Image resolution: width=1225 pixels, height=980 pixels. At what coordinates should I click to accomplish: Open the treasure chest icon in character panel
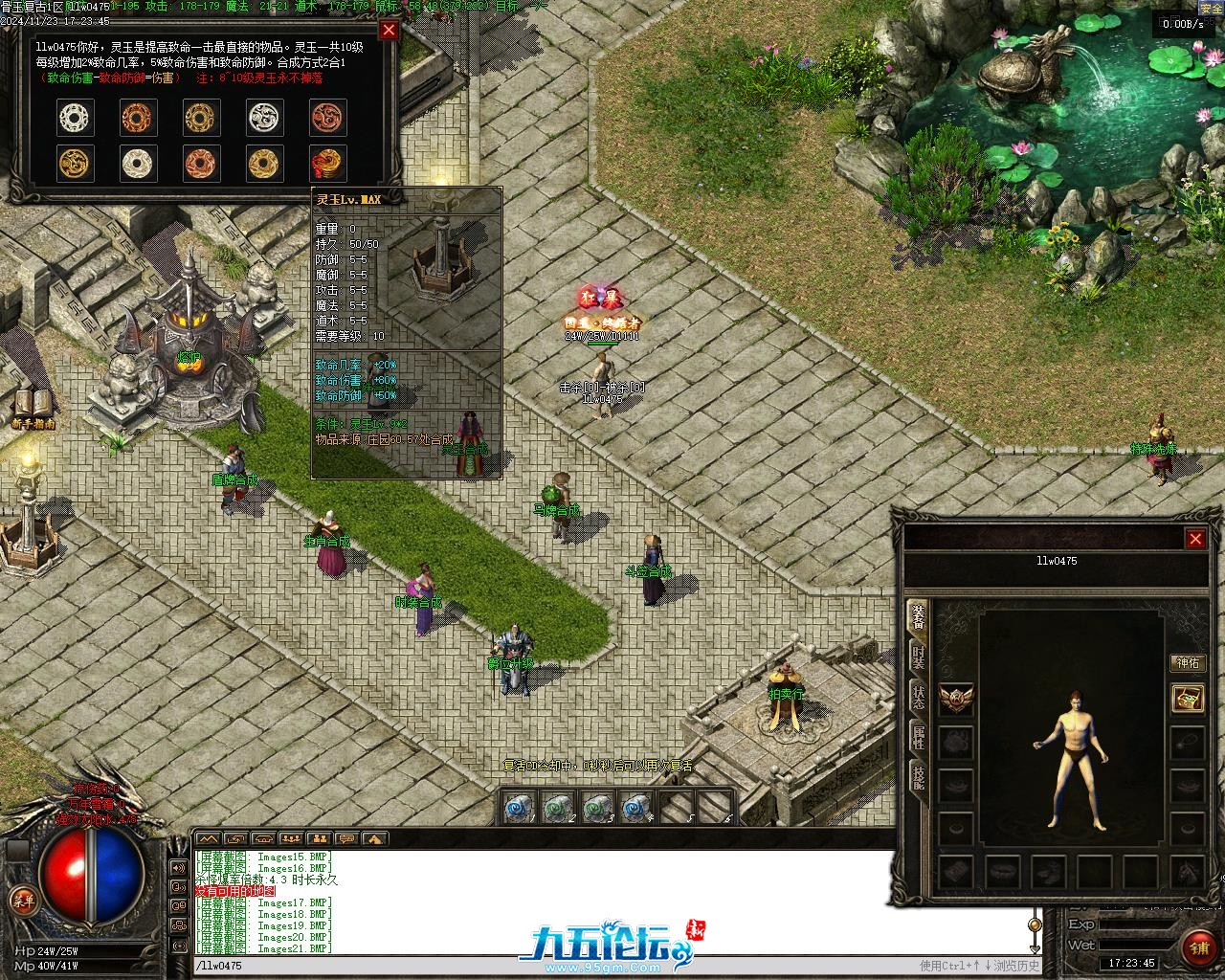point(1188,698)
